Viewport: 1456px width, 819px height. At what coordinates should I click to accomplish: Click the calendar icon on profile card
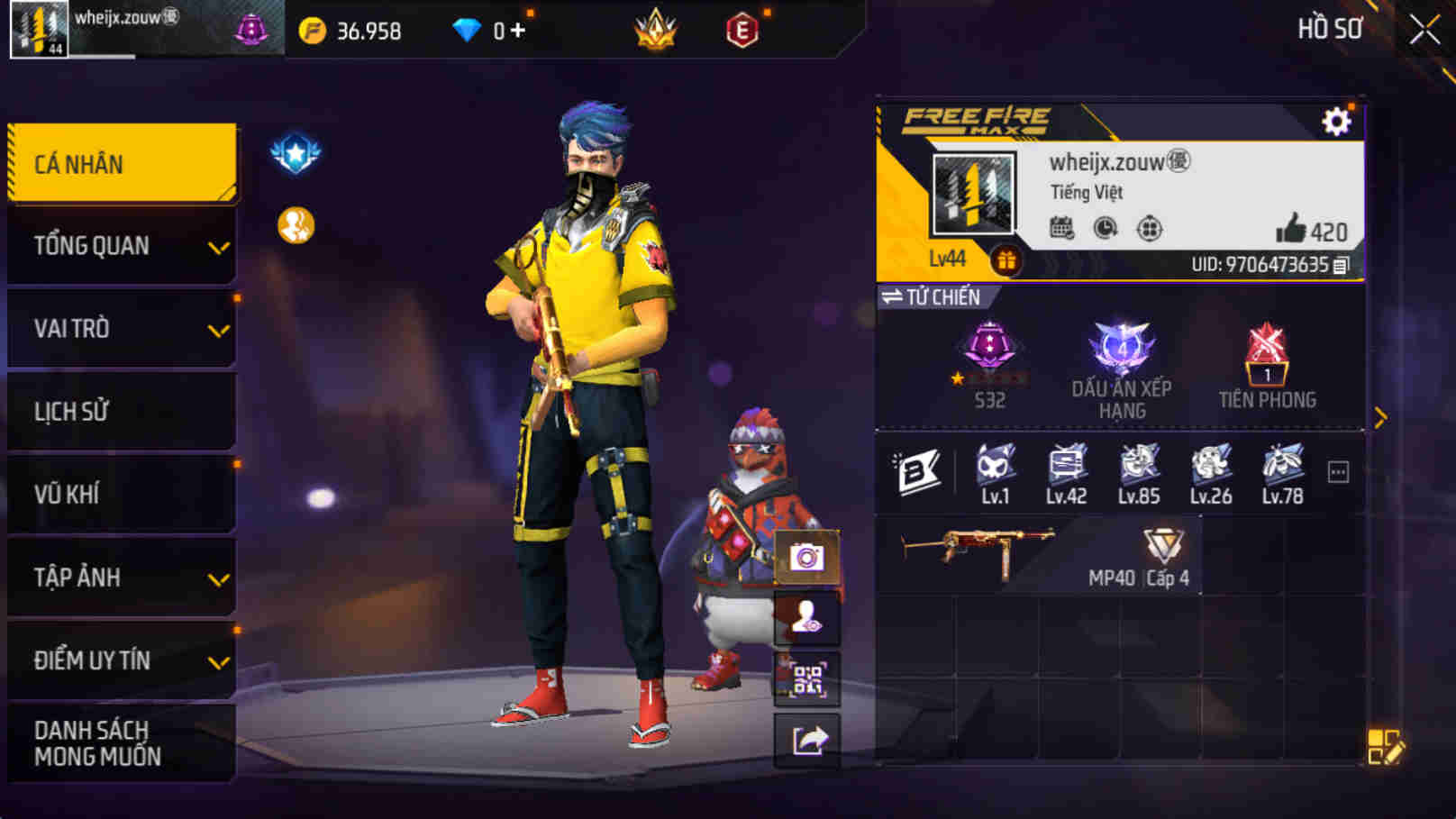point(1063,228)
